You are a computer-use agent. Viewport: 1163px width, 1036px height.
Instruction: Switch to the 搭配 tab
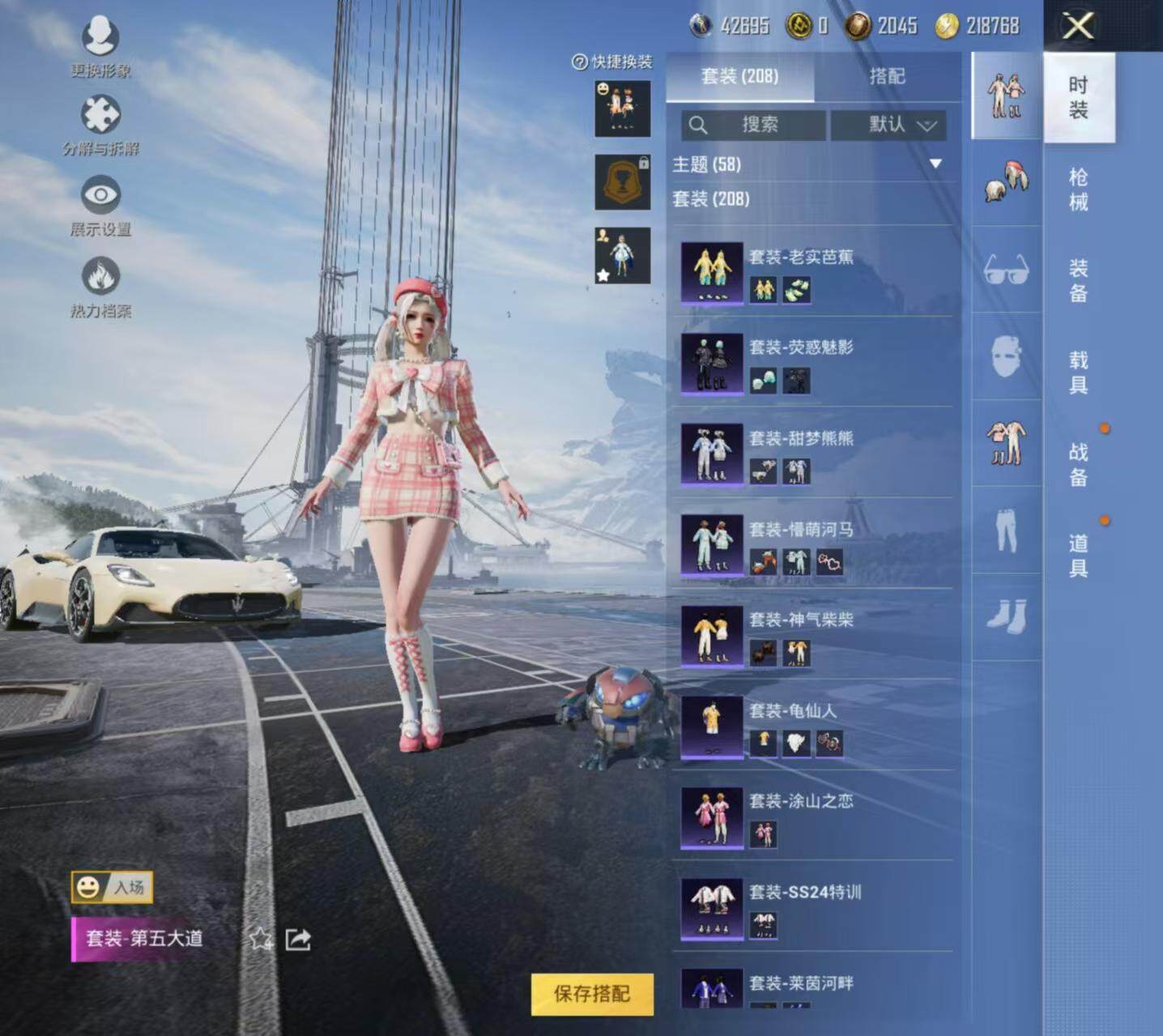click(887, 76)
